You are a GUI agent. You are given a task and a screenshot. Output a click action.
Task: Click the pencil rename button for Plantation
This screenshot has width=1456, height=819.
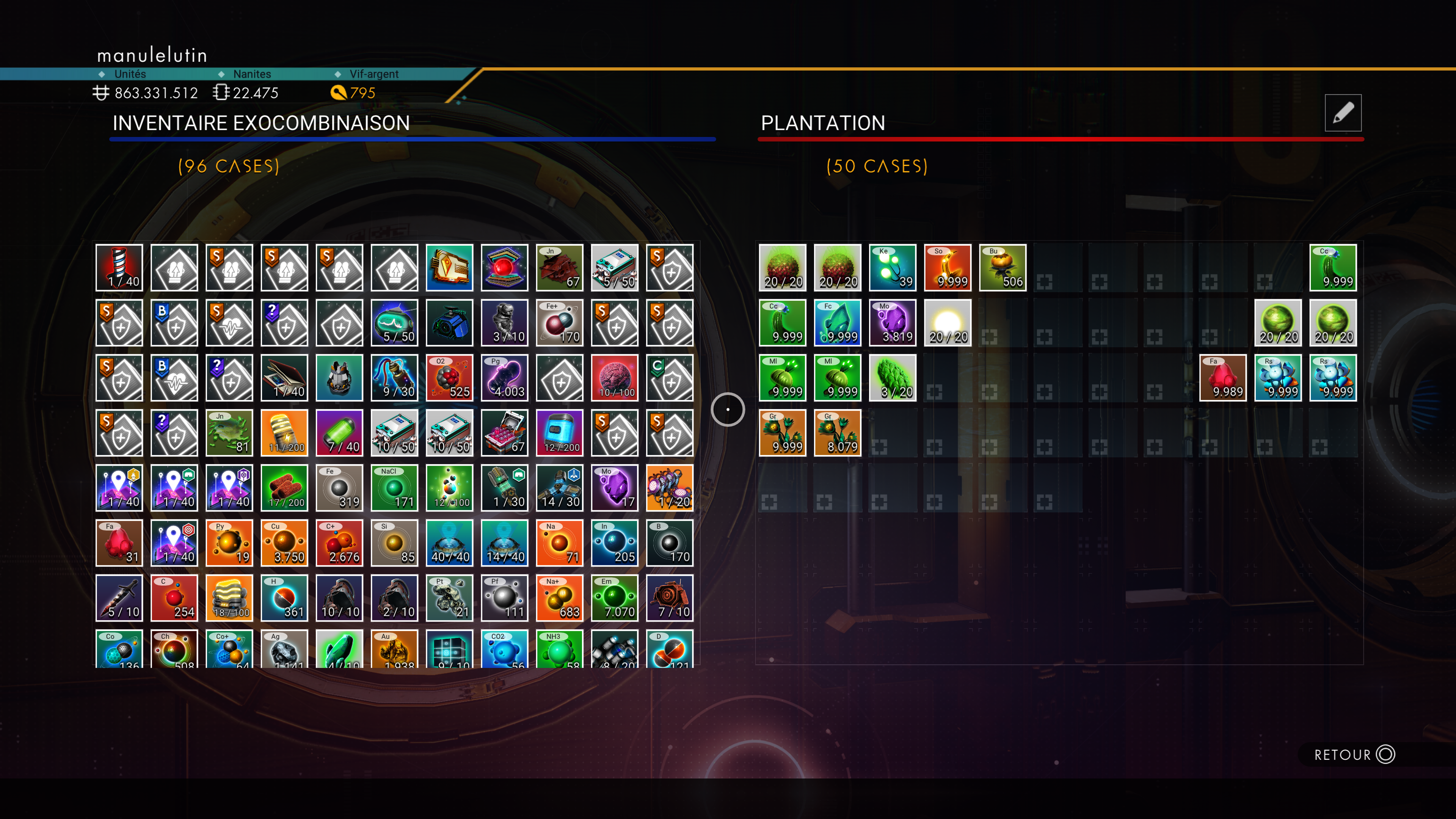[1342, 113]
